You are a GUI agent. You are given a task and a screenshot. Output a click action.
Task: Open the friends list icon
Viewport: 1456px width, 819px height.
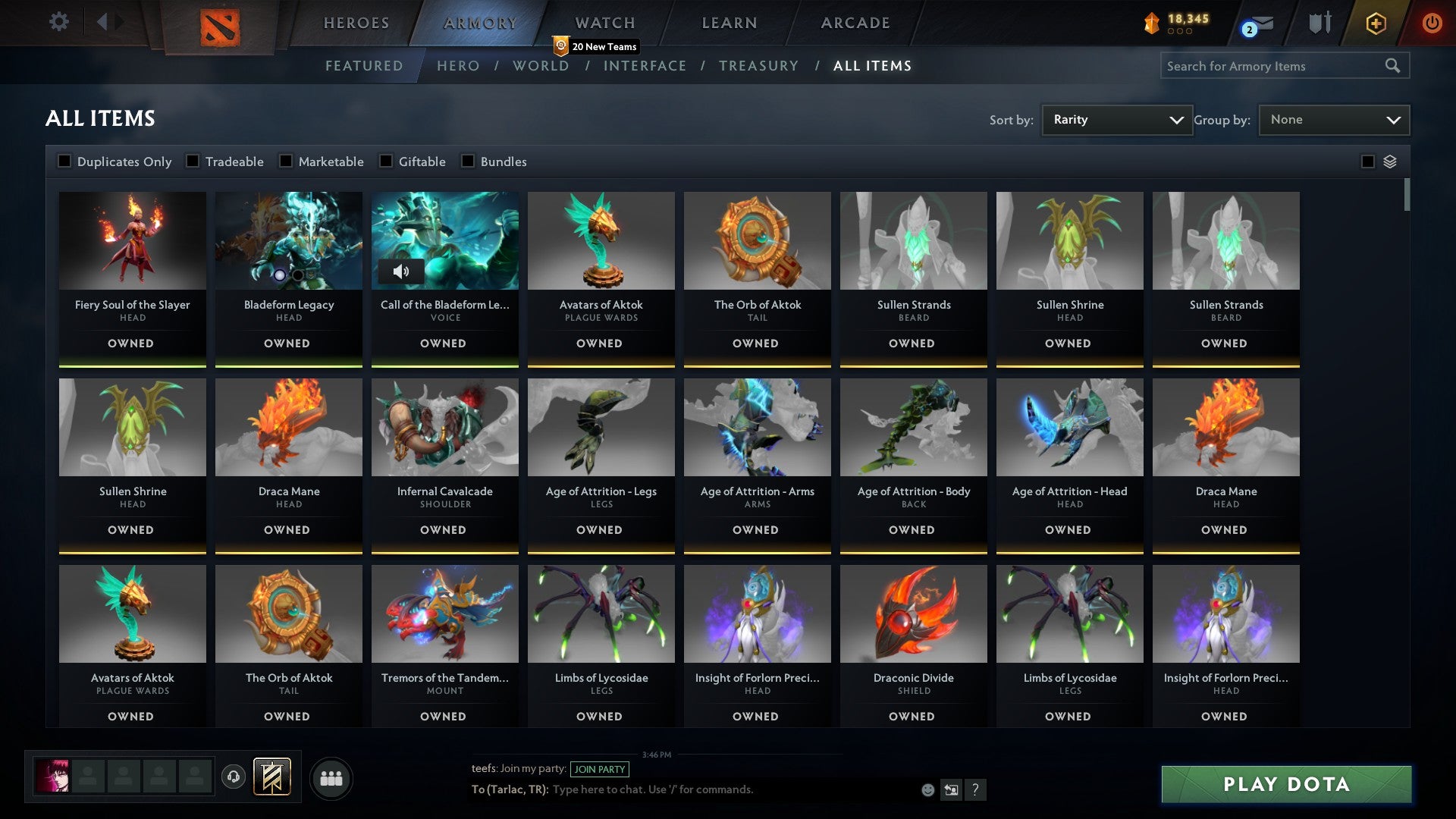pos(331,777)
